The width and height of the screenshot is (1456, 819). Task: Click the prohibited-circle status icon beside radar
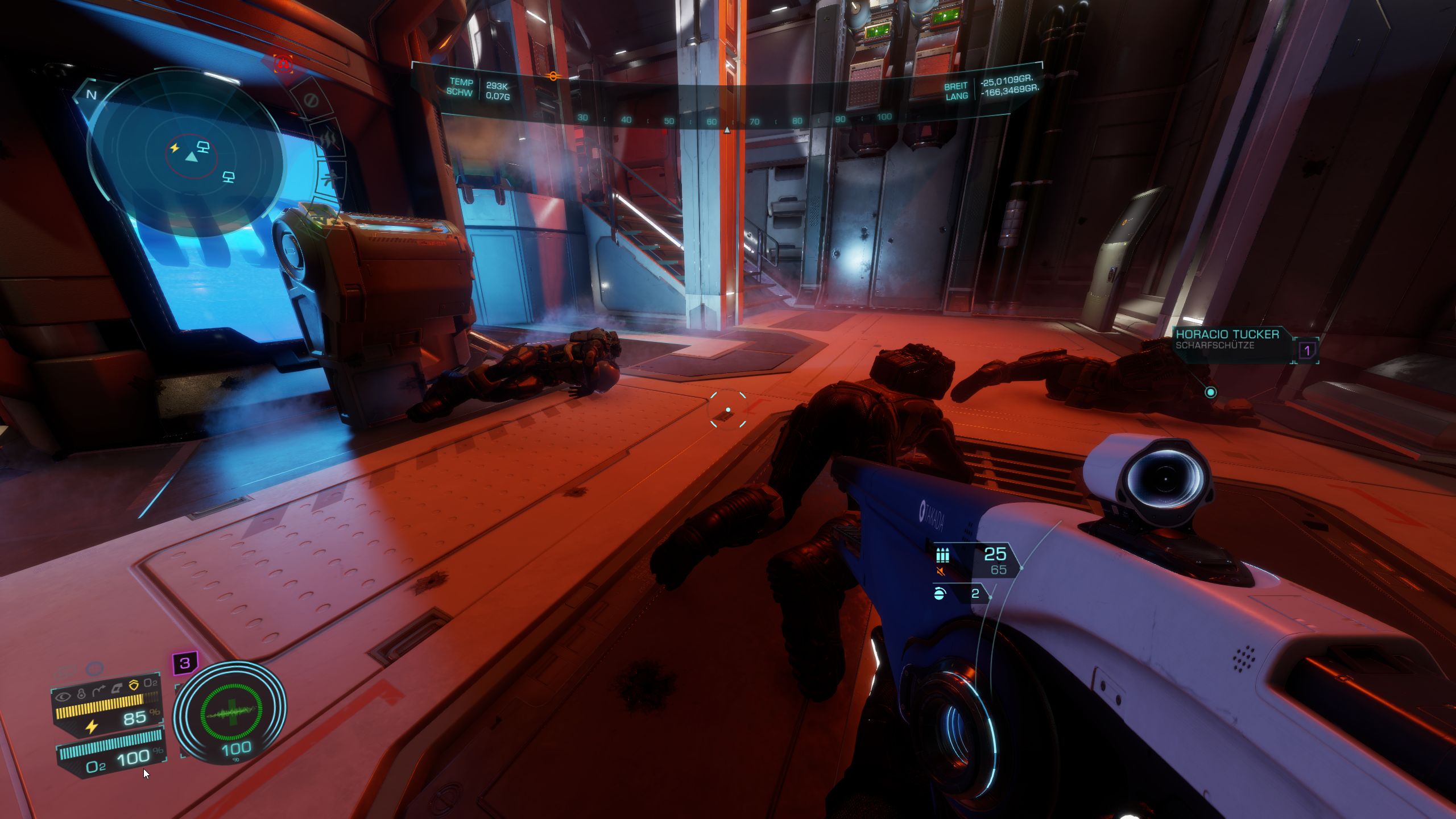click(x=311, y=101)
